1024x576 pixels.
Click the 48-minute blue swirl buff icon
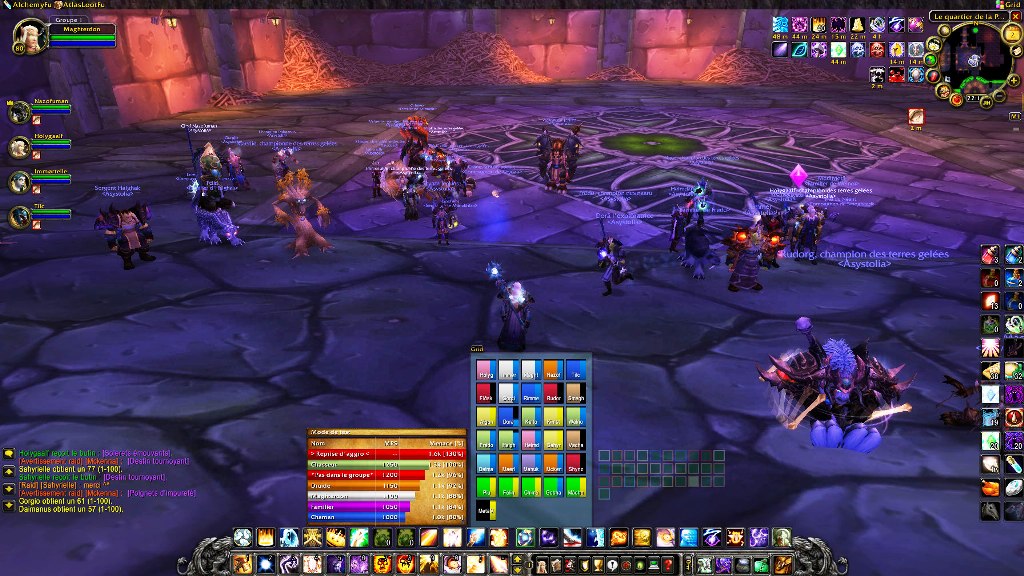click(780, 24)
